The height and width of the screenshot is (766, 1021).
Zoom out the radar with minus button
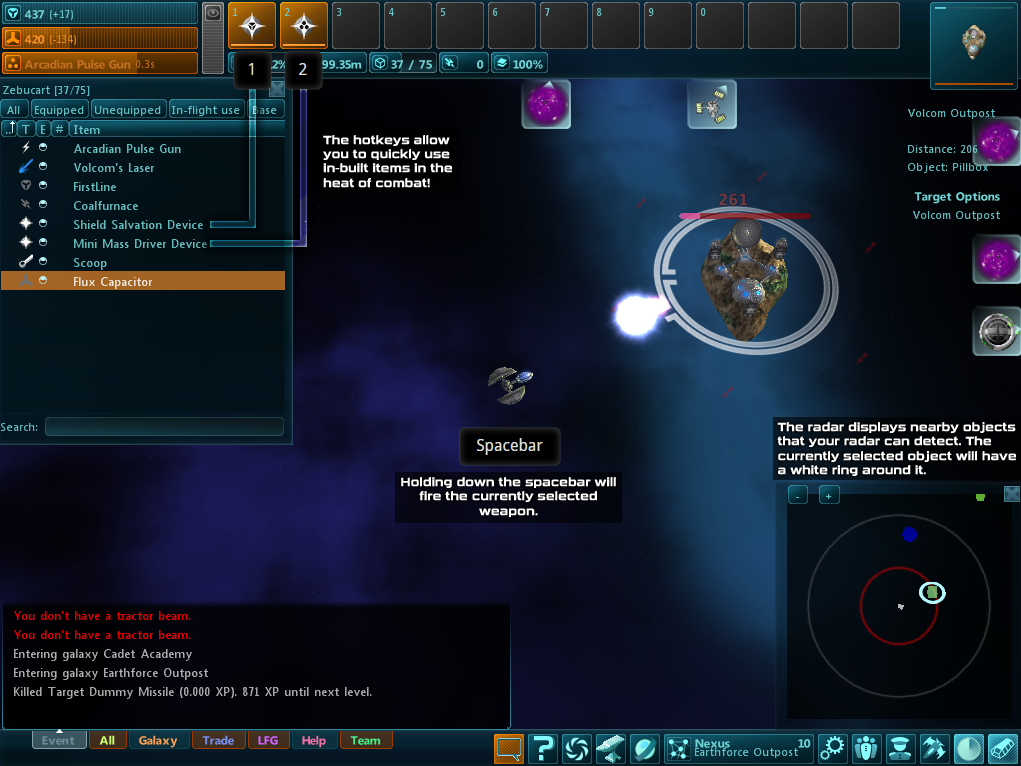pyautogui.click(x=797, y=495)
